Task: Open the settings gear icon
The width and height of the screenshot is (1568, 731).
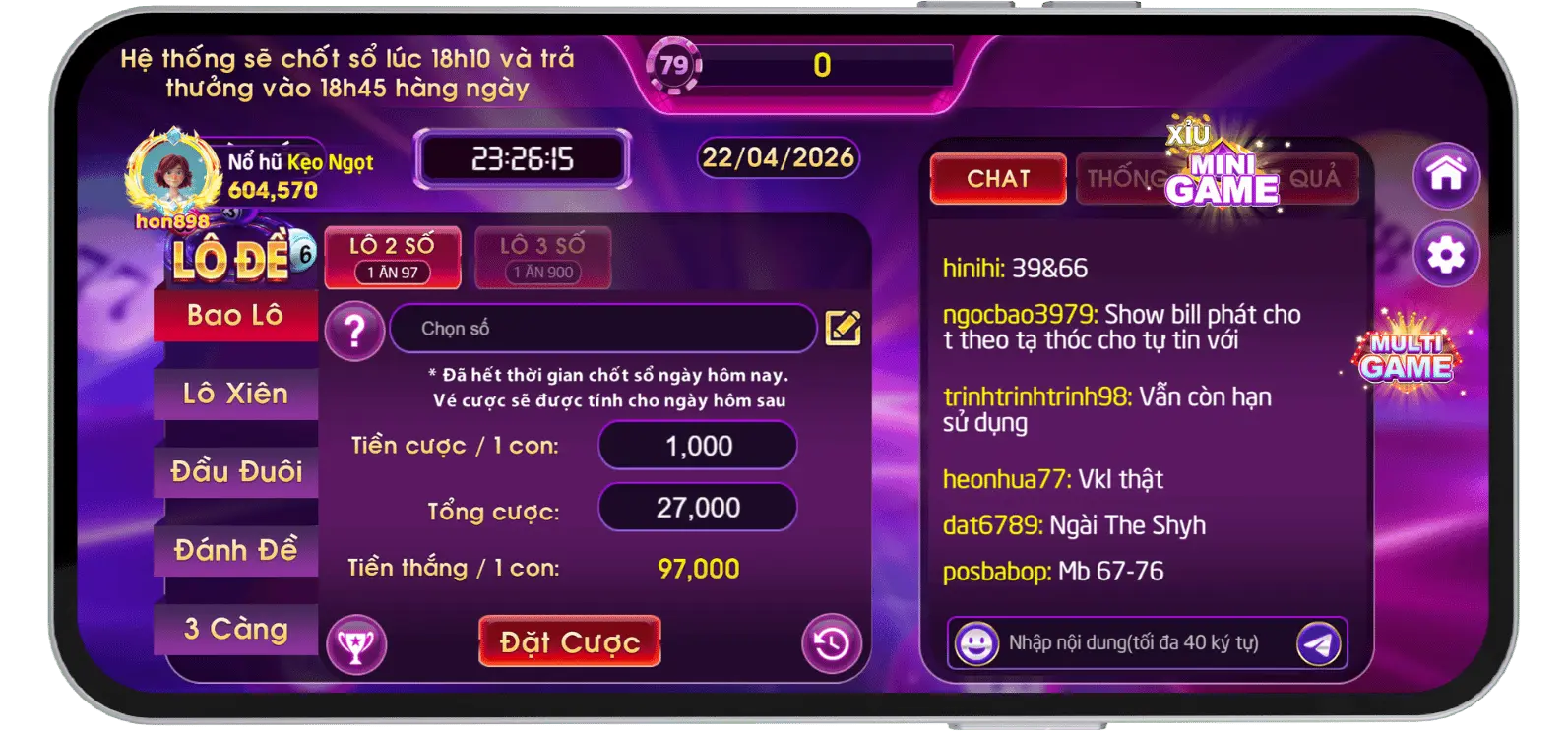Action: (x=1445, y=254)
